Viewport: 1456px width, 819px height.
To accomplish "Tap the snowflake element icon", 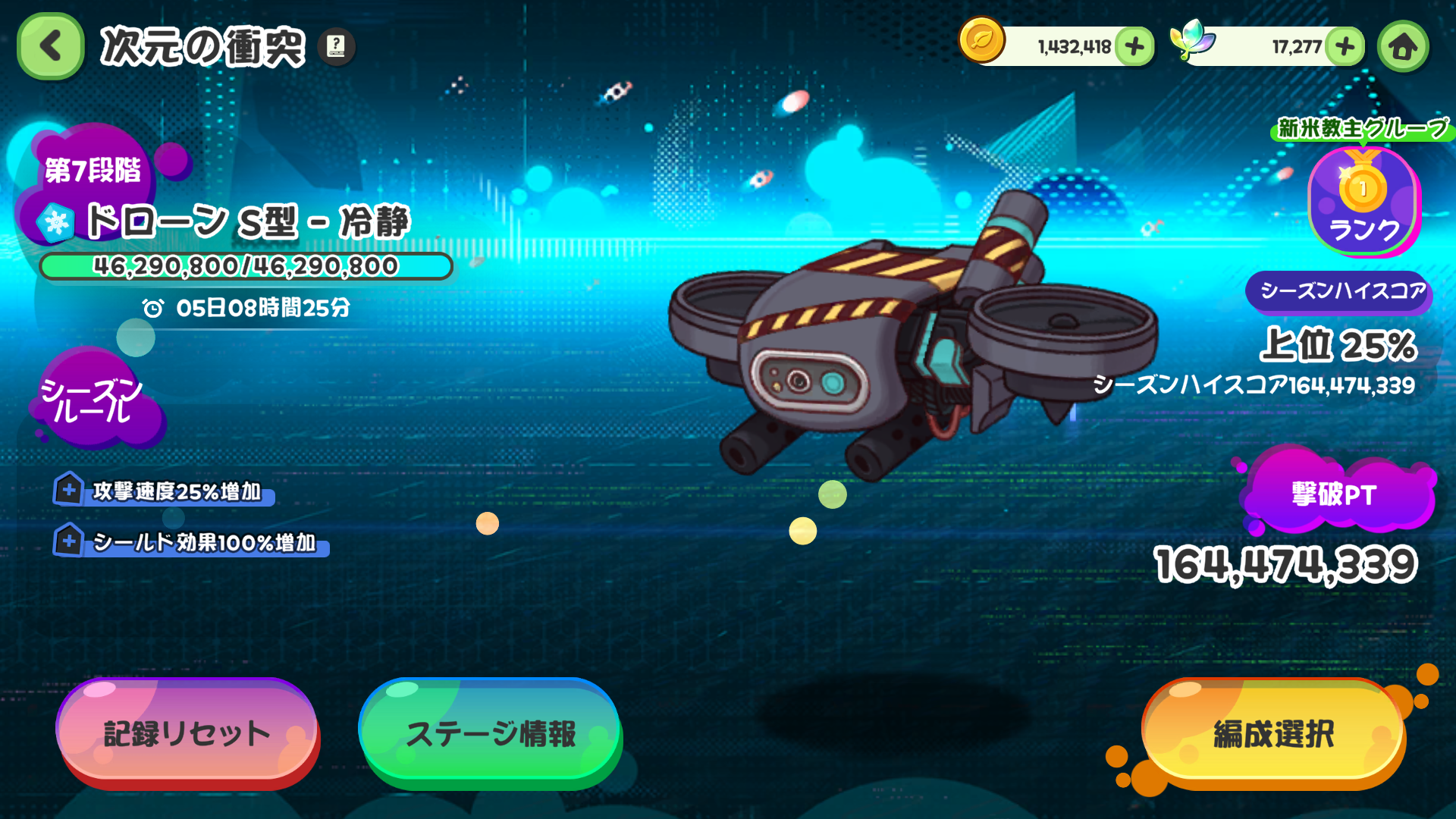I will pos(56,222).
